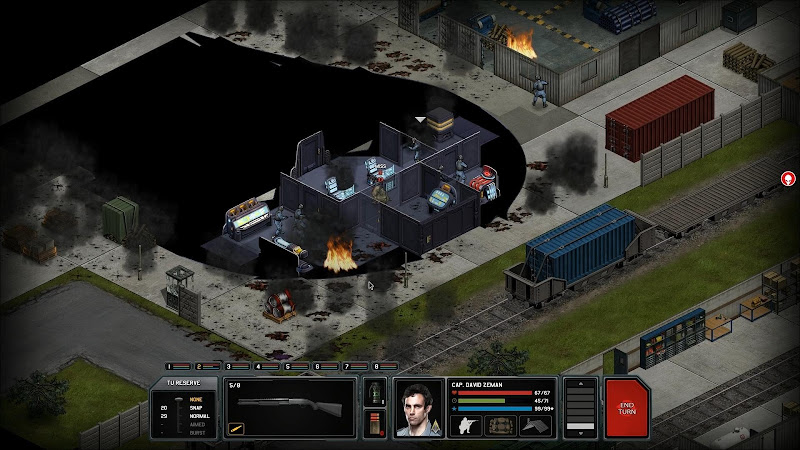Screen dimensions: 800x450
Task: Toggle the roof visibility icon
Action: 535,424
